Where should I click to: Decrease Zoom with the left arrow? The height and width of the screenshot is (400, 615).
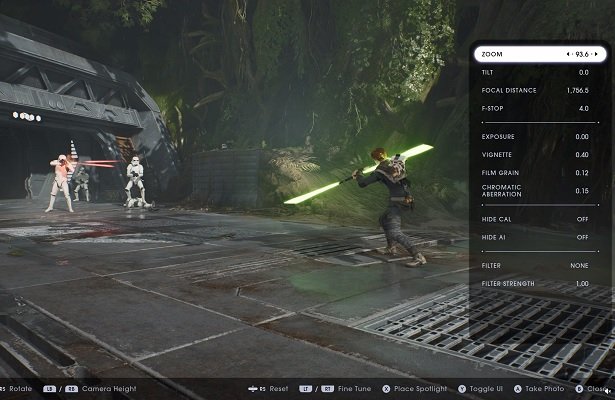[568, 54]
